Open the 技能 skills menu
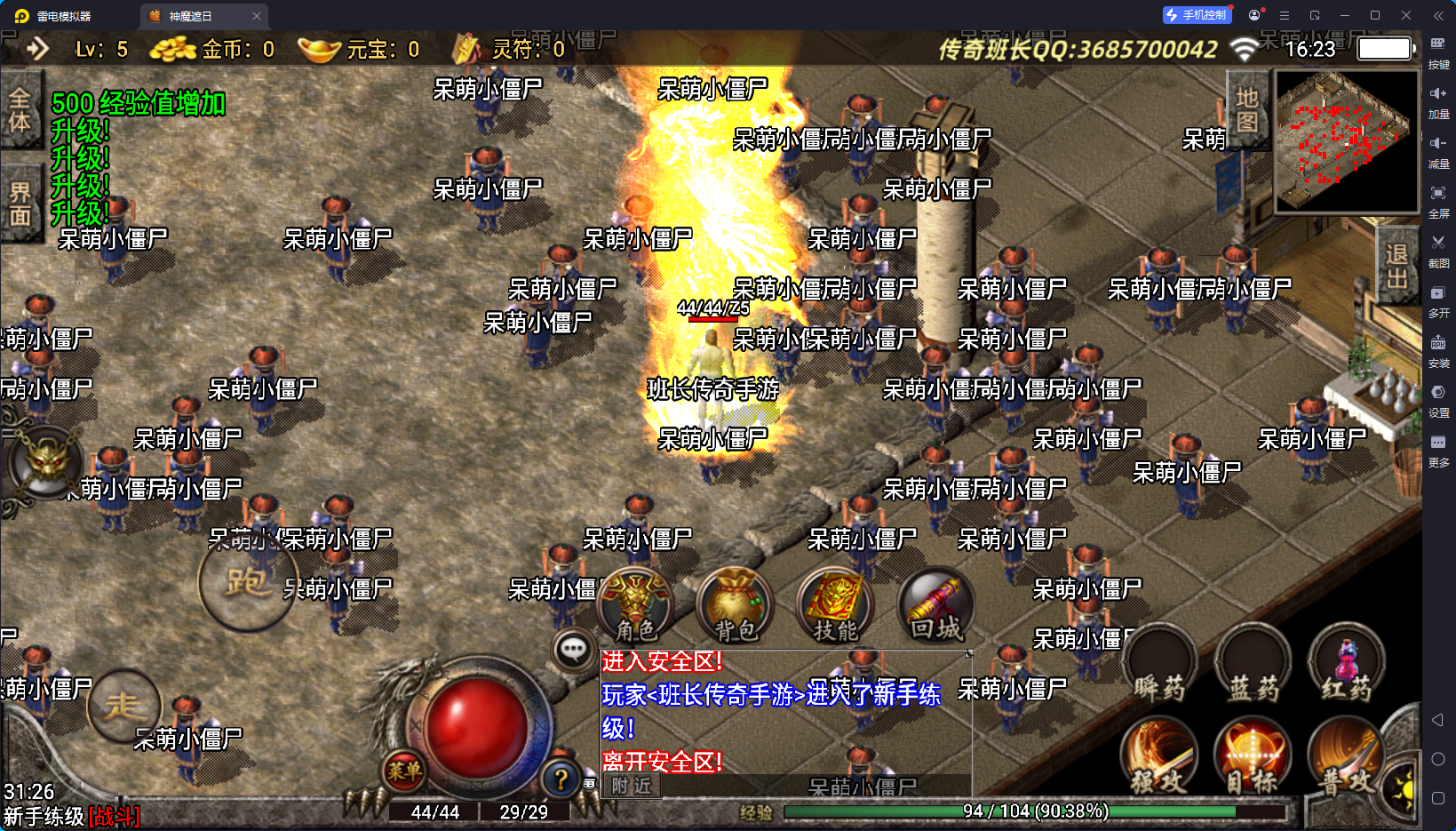 (835, 606)
